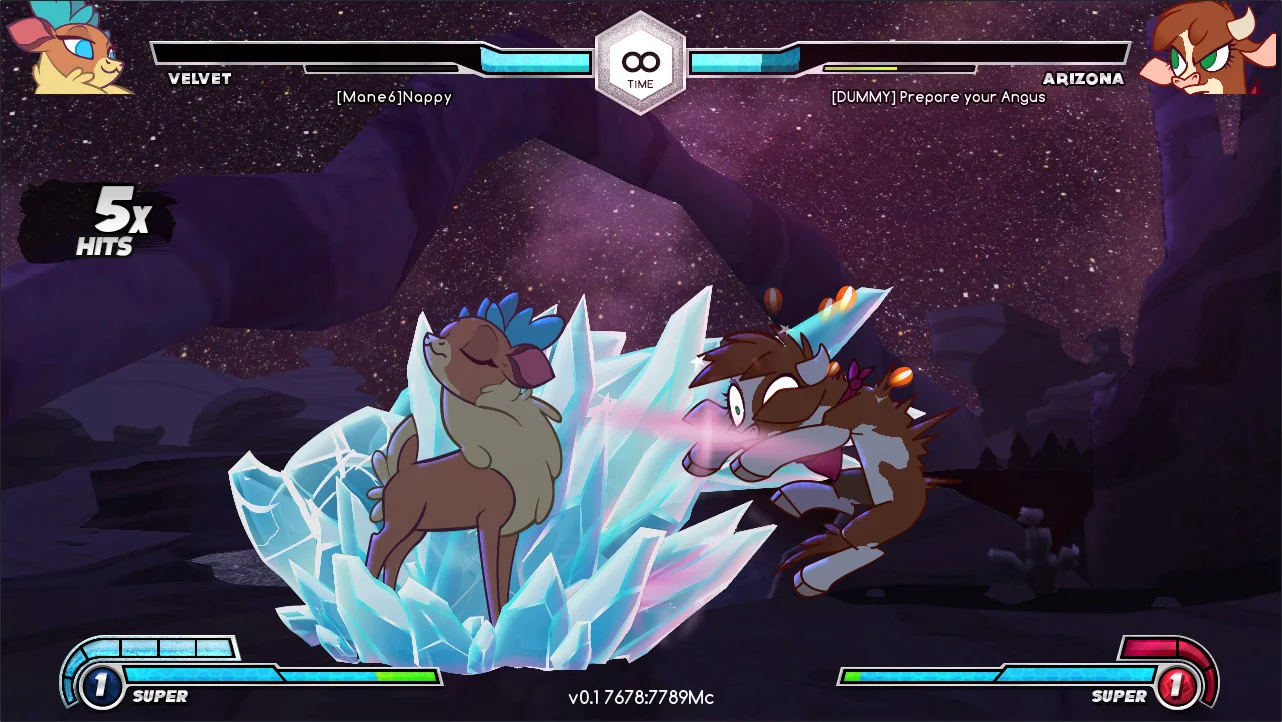Select the VELVET name label
1282x722 pixels.
[x=198, y=79]
